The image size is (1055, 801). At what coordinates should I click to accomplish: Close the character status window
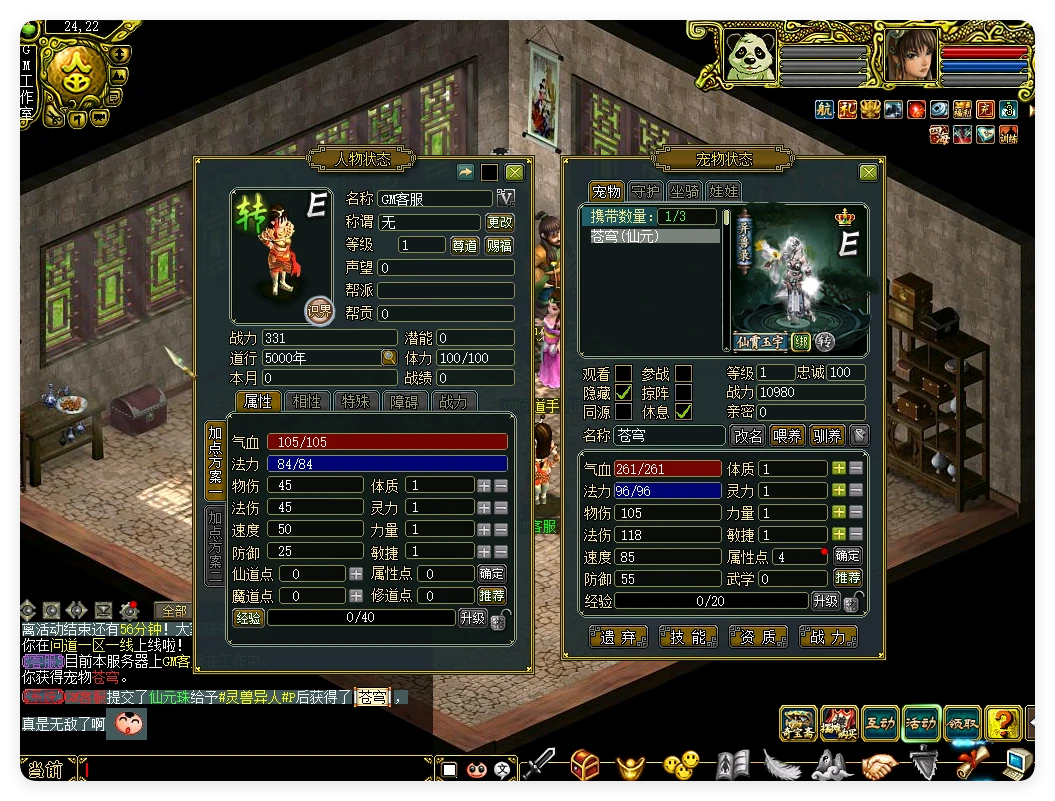coord(514,172)
